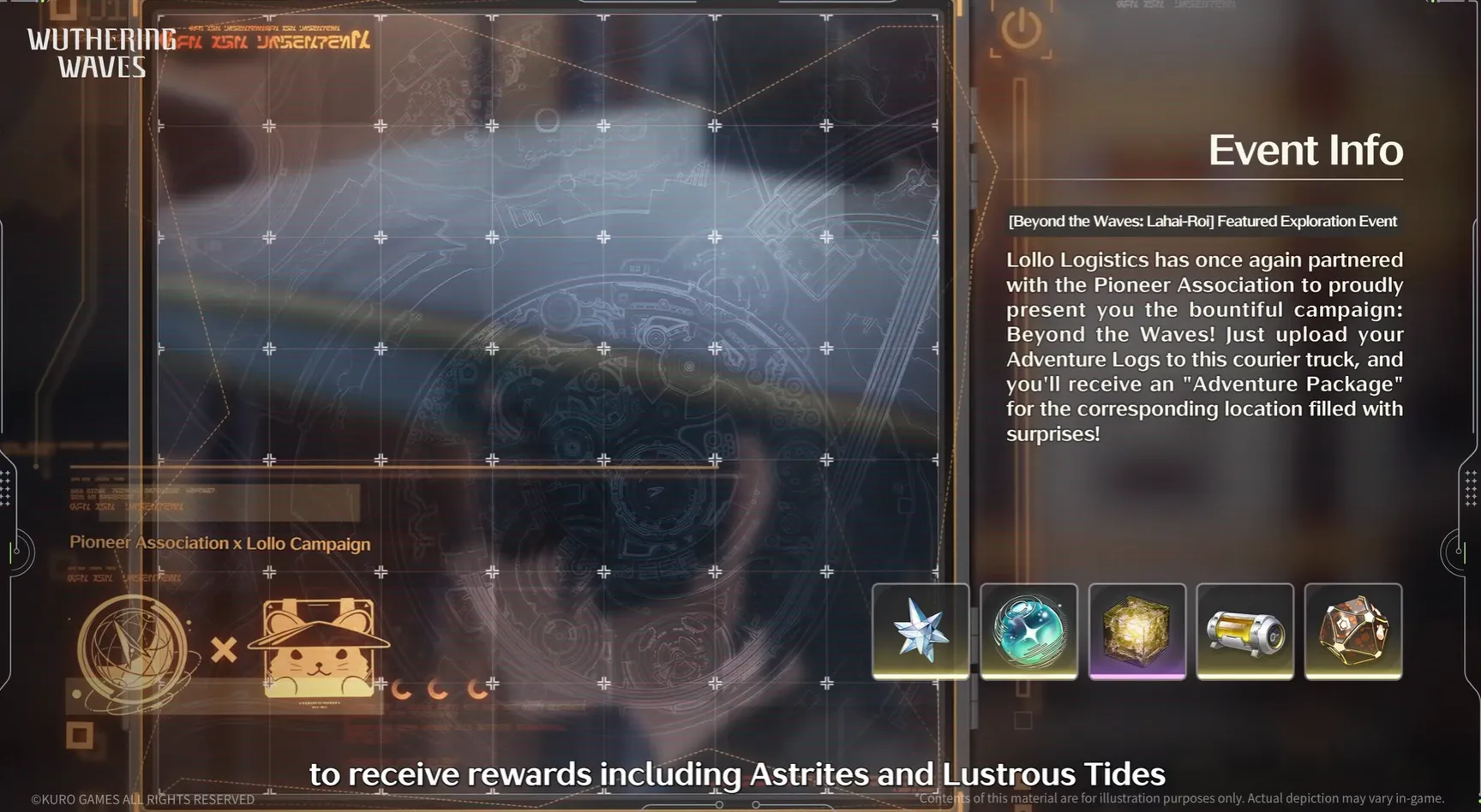Toggle the third crescent moon indicator
This screenshot has height=812, width=1481.
pos(475,688)
